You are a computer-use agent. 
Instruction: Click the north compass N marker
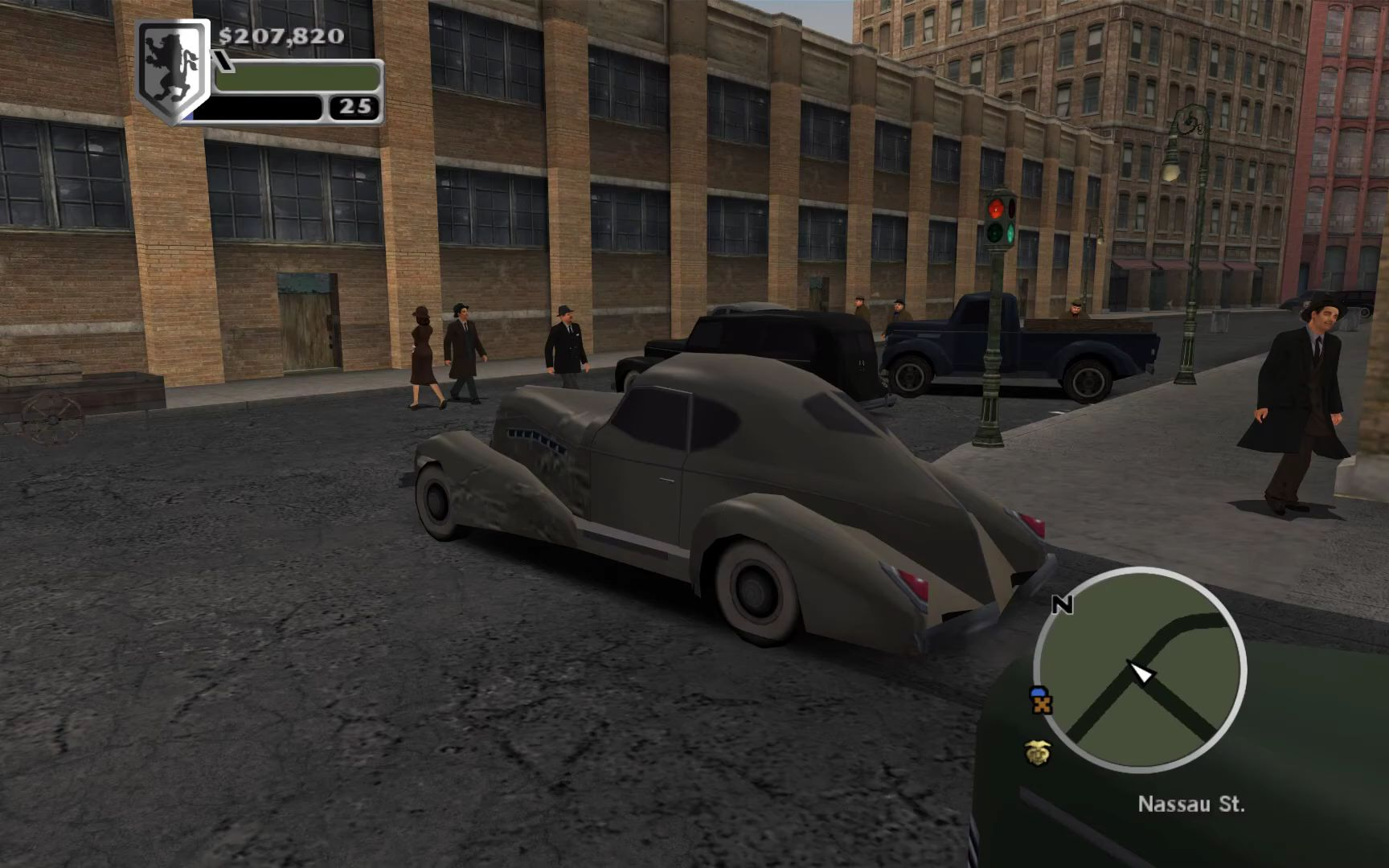(x=1063, y=604)
